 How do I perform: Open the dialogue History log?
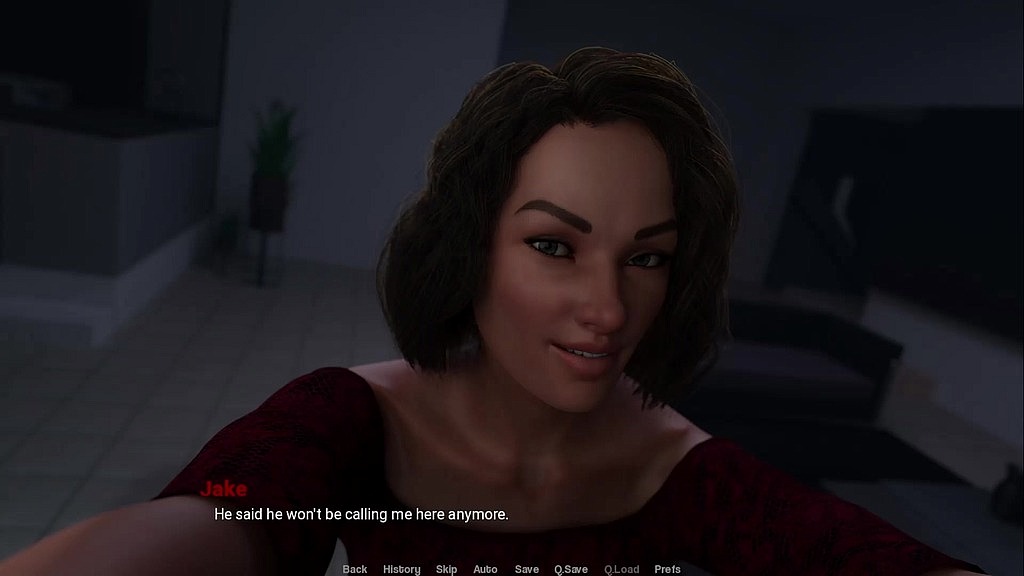coord(402,569)
